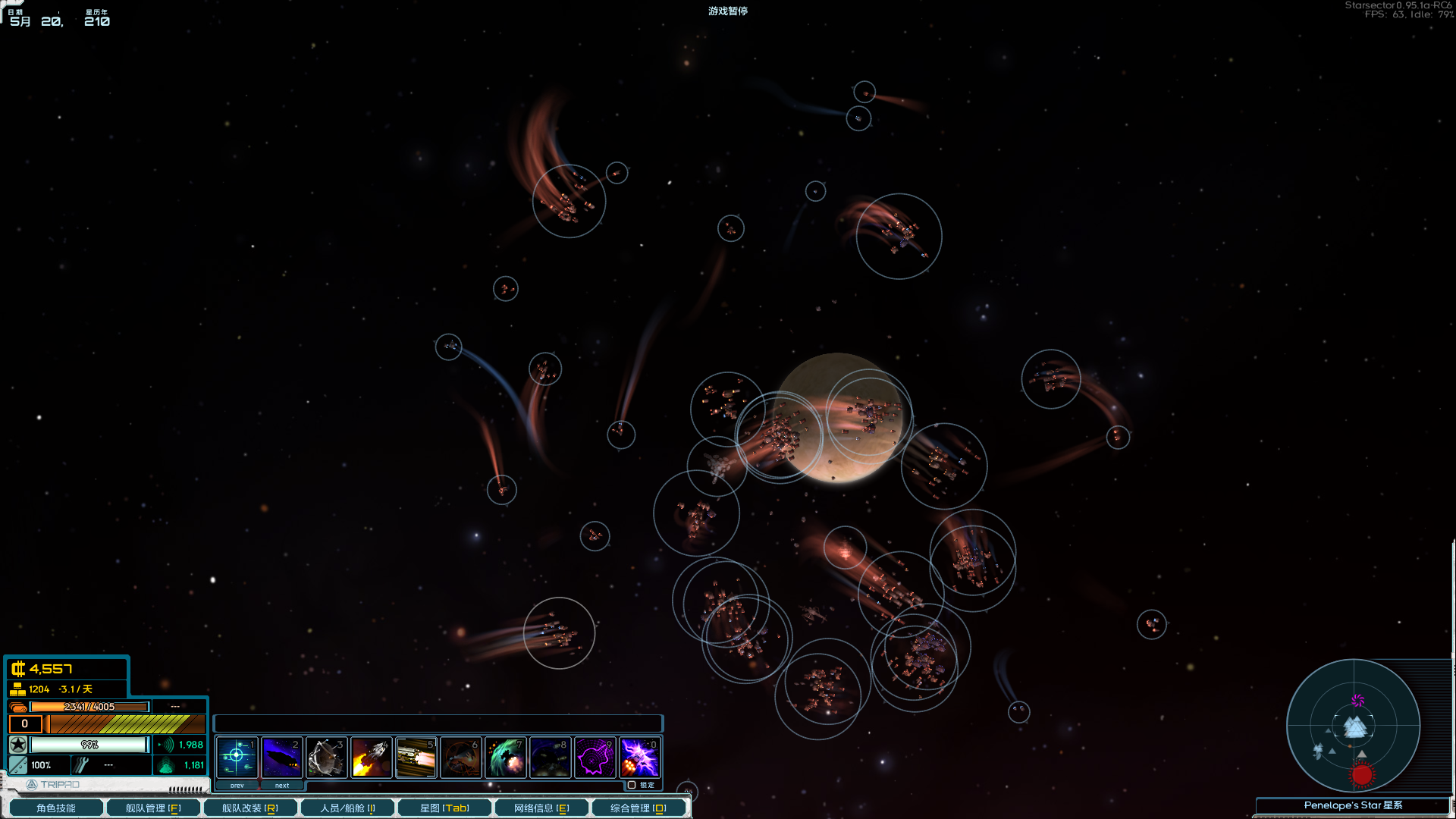Activate the Go Dark ability in slot 2
The height and width of the screenshot is (819, 1456).
point(282,757)
